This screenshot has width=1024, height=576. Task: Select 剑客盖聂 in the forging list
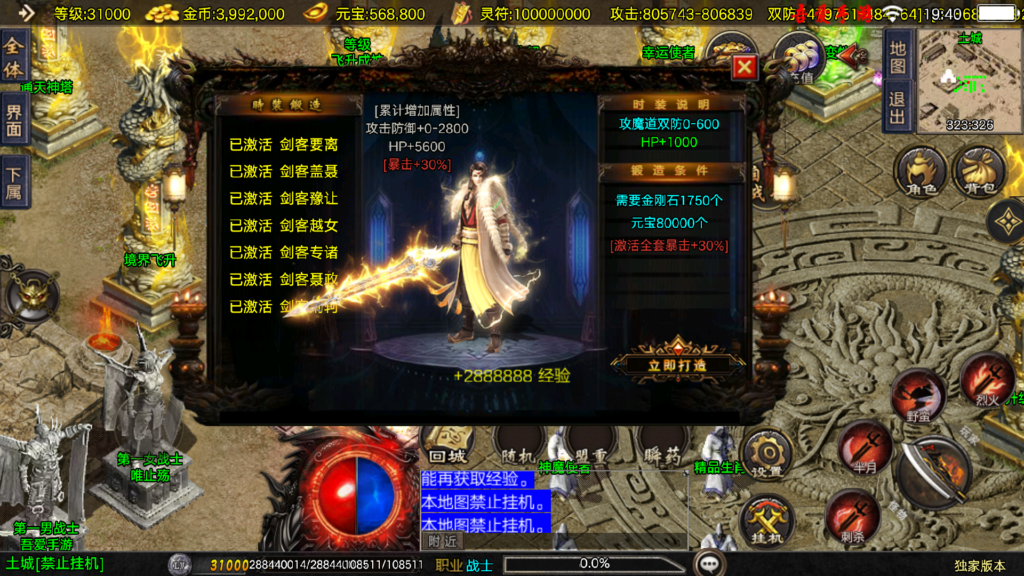coord(284,171)
